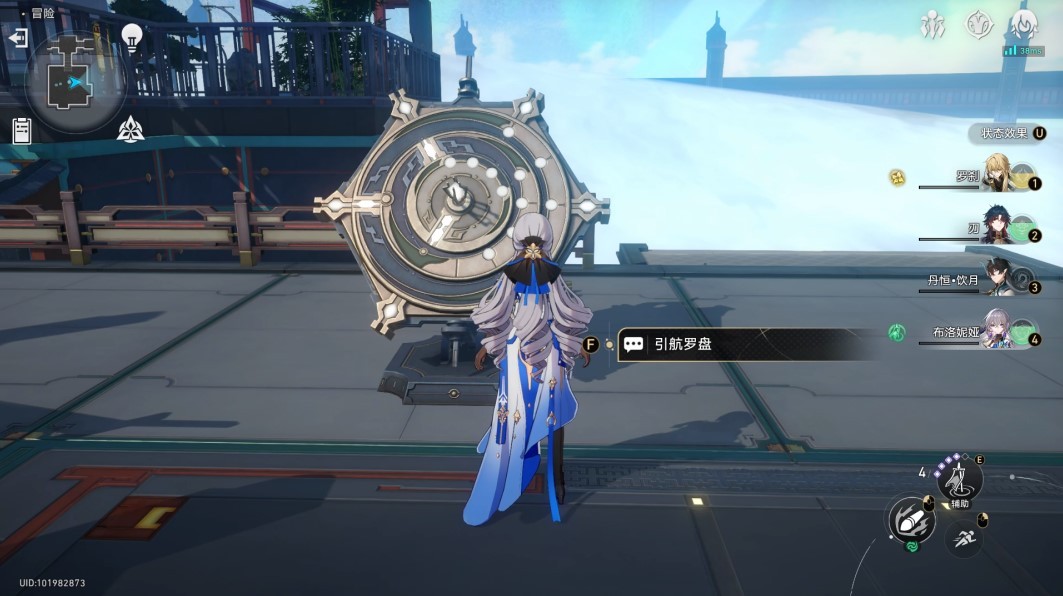Click the triangular emblem icon below the light bulb
1063x596 pixels.
pyautogui.click(x=130, y=128)
